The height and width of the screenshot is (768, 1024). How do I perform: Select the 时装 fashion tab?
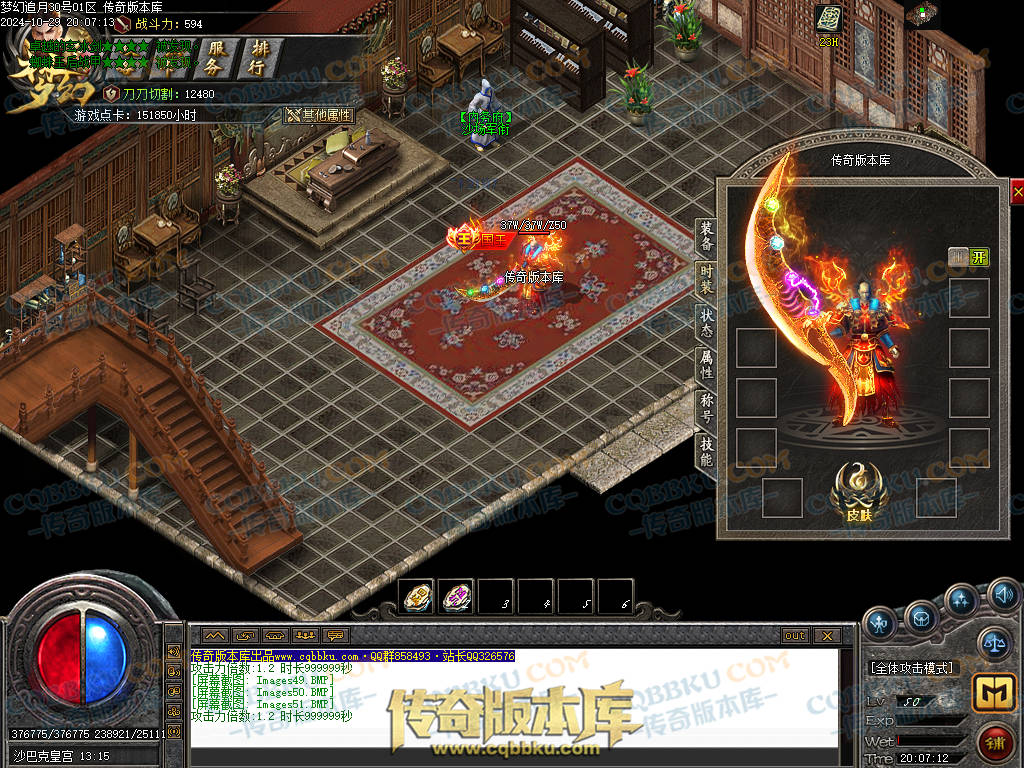pos(706,280)
